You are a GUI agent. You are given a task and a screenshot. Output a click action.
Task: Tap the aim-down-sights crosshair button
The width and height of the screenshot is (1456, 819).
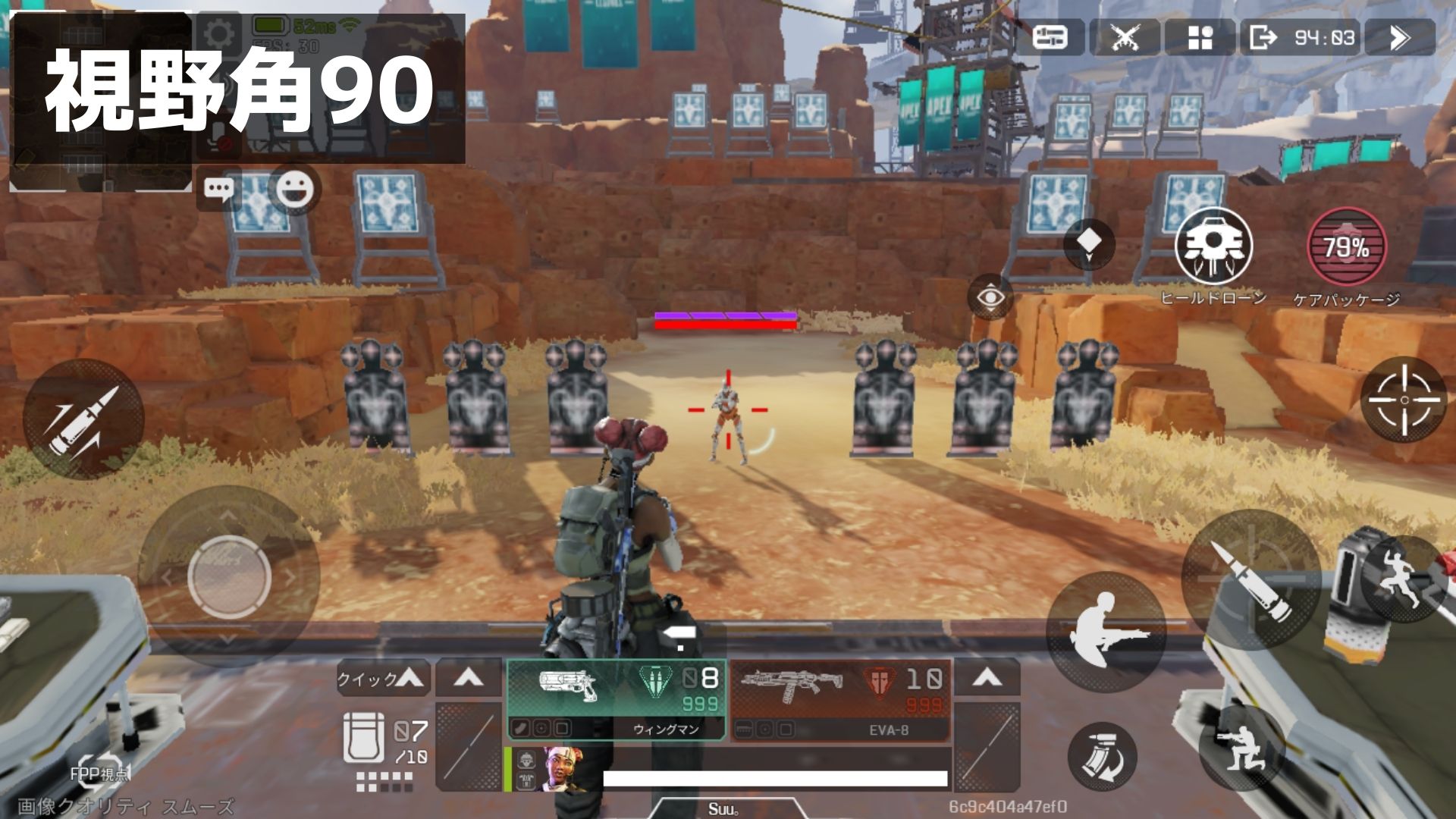1404,399
